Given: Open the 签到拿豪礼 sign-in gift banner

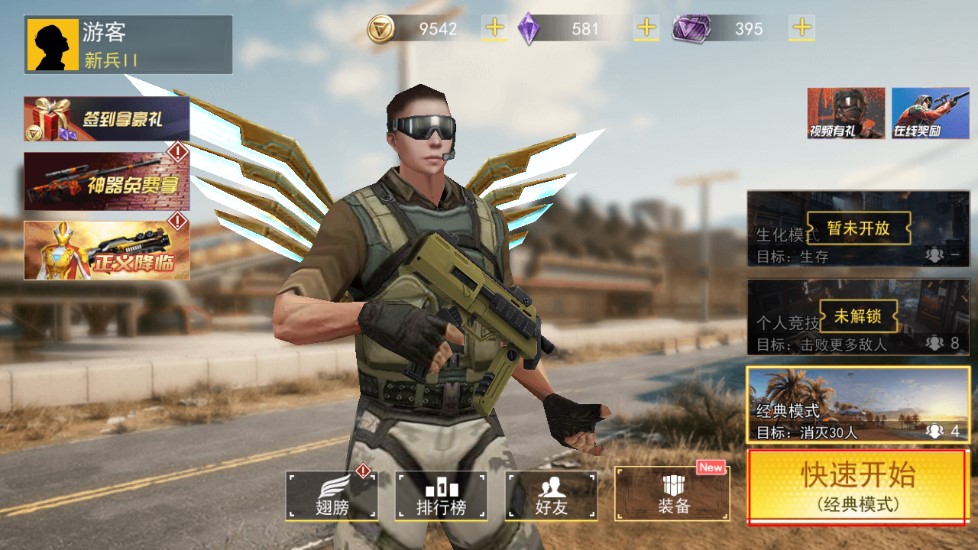Looking at the screenshot, I should tap(106, 119).
